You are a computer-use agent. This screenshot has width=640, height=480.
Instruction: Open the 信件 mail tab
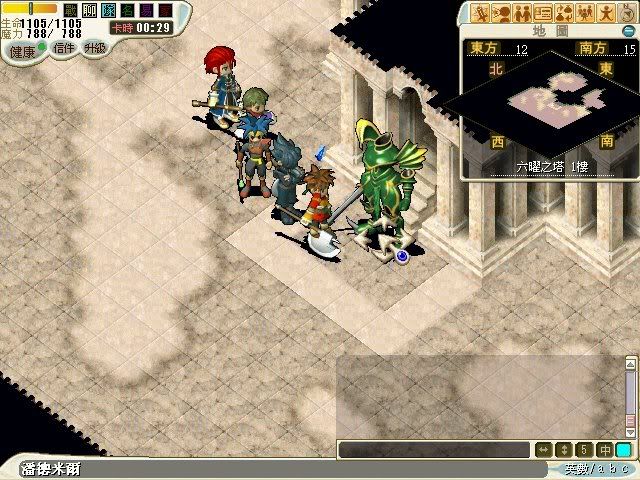click(x=62, y=48)
